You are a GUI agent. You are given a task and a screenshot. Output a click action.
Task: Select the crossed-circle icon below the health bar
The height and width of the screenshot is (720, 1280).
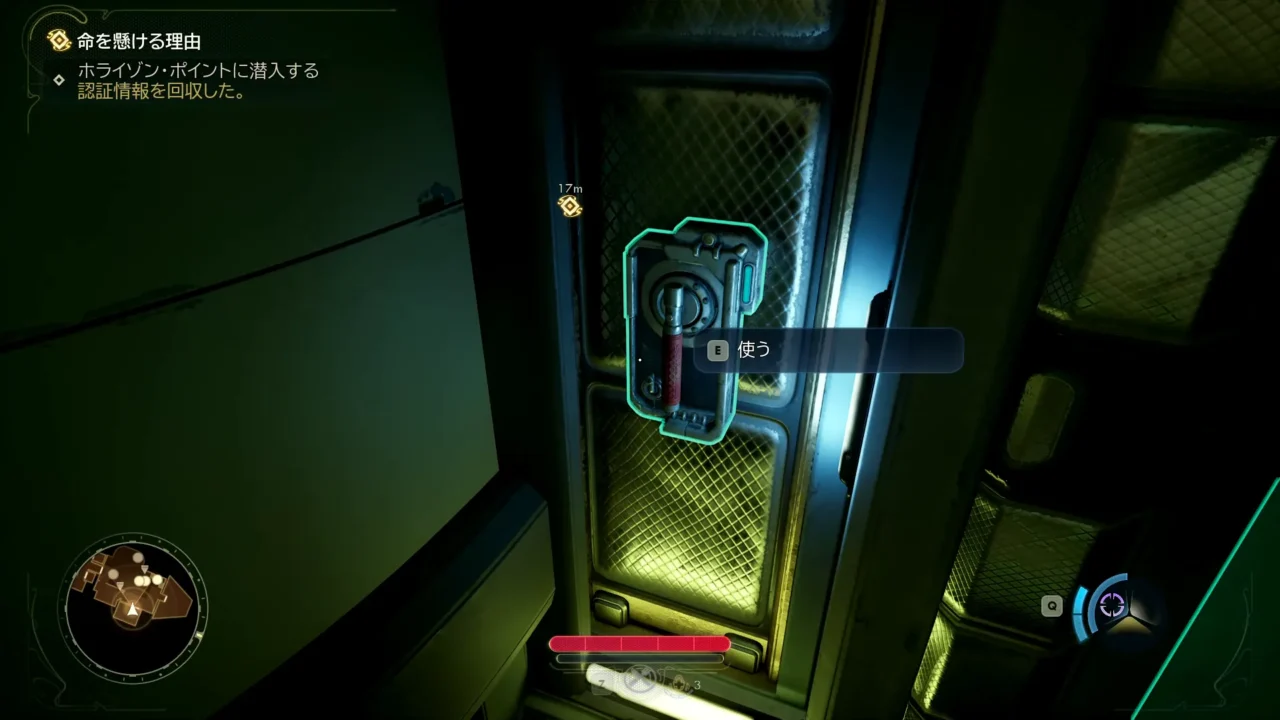639,681
